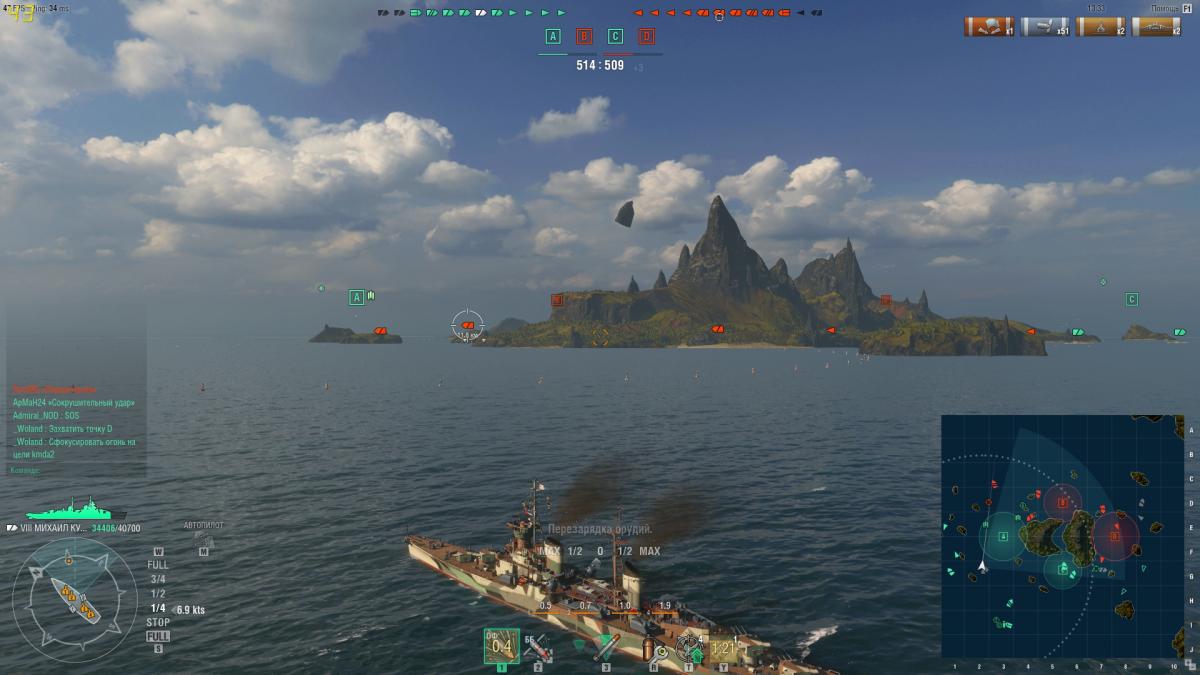Screen dimensions: 1200x675
Task: Toggle the autopilot icon
Action: (x=203, y=541)
